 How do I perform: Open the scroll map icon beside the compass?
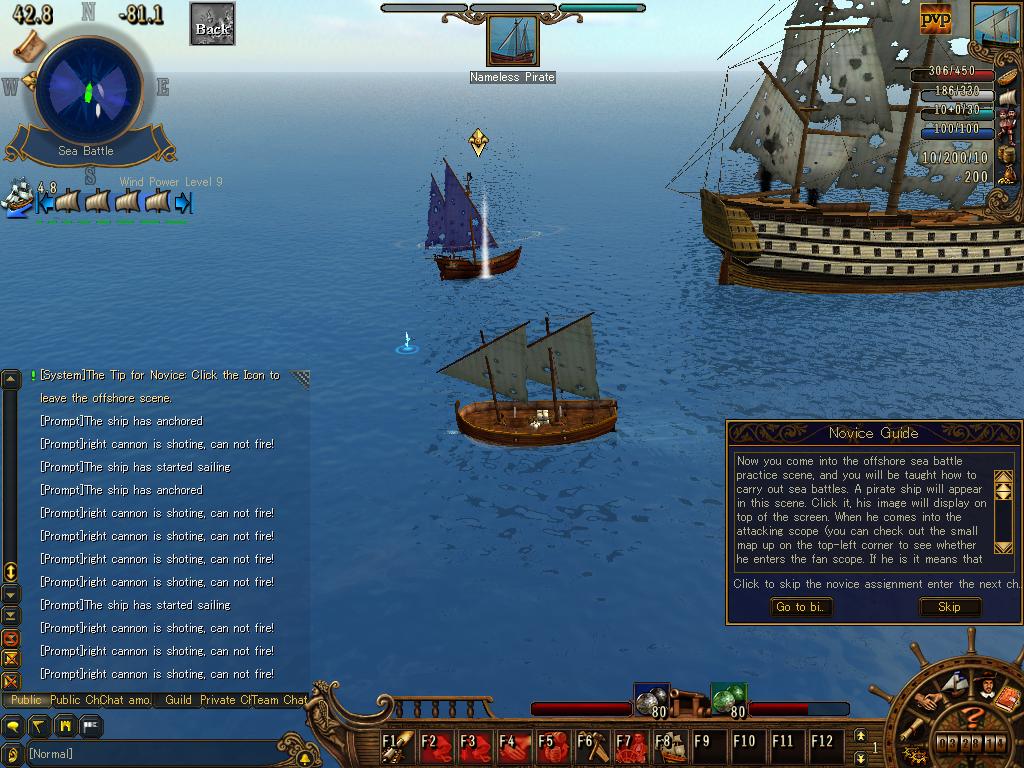pyautogui.click(x=28, y=44)
